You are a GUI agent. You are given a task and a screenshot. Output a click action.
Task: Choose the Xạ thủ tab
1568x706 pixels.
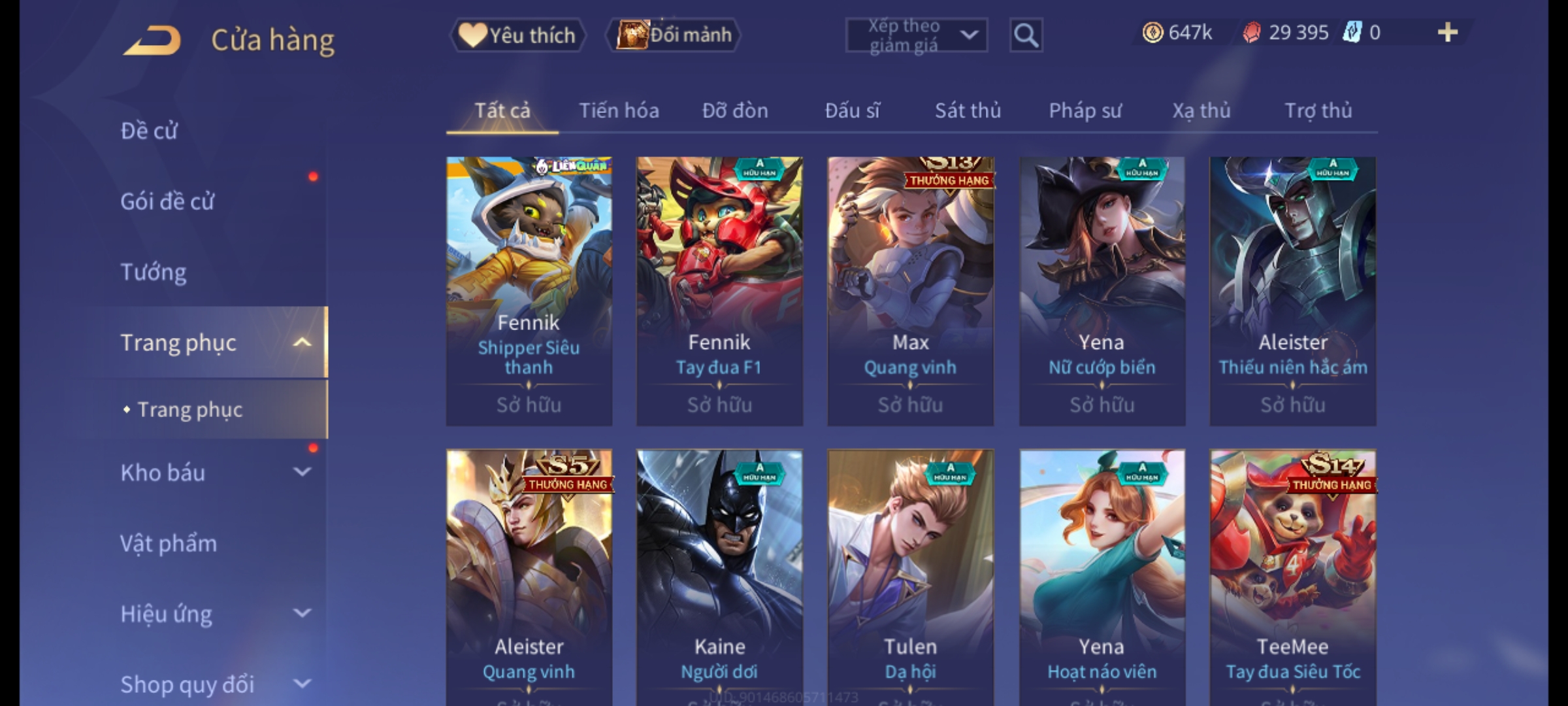tap(1201, 110)
